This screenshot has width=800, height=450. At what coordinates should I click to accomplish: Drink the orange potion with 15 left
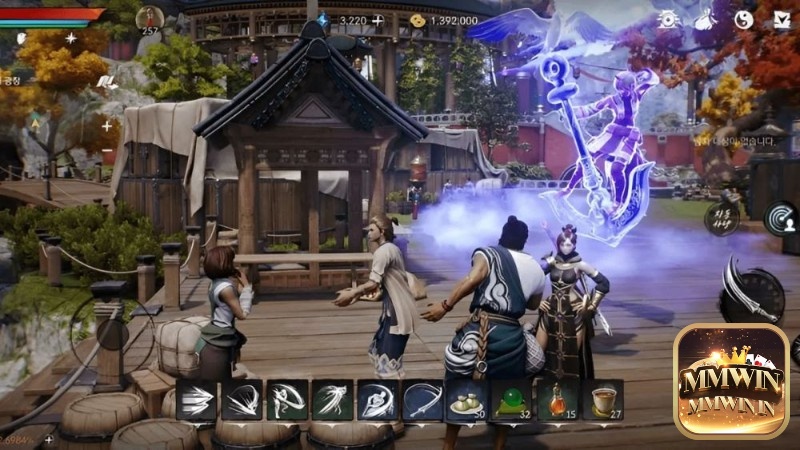(557, 399)
